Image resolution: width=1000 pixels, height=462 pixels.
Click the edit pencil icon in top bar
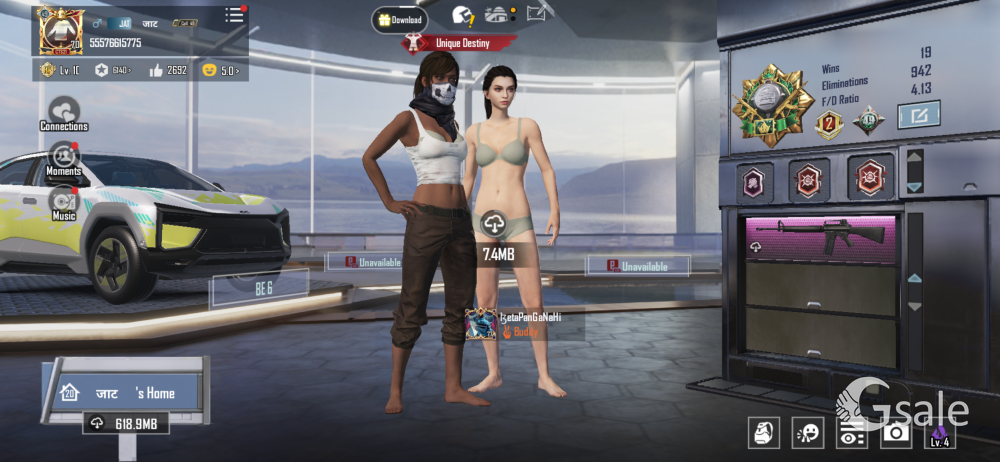pyautogui.click(x=538, y=13)
